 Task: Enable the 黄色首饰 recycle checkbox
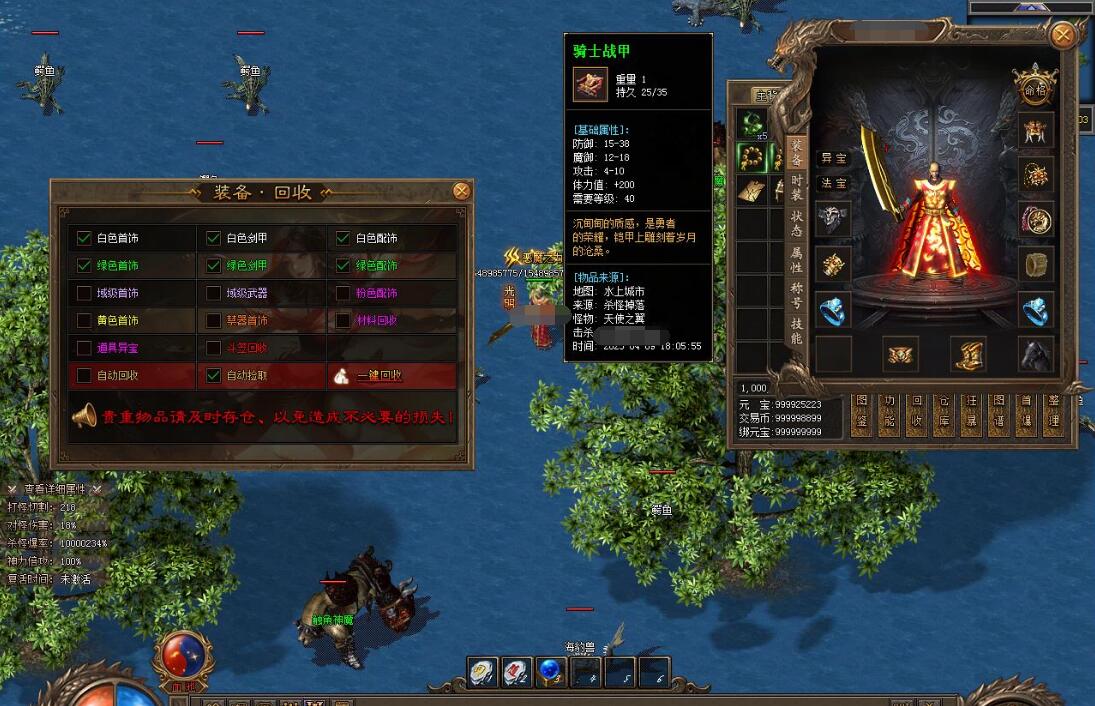point(84,321)
